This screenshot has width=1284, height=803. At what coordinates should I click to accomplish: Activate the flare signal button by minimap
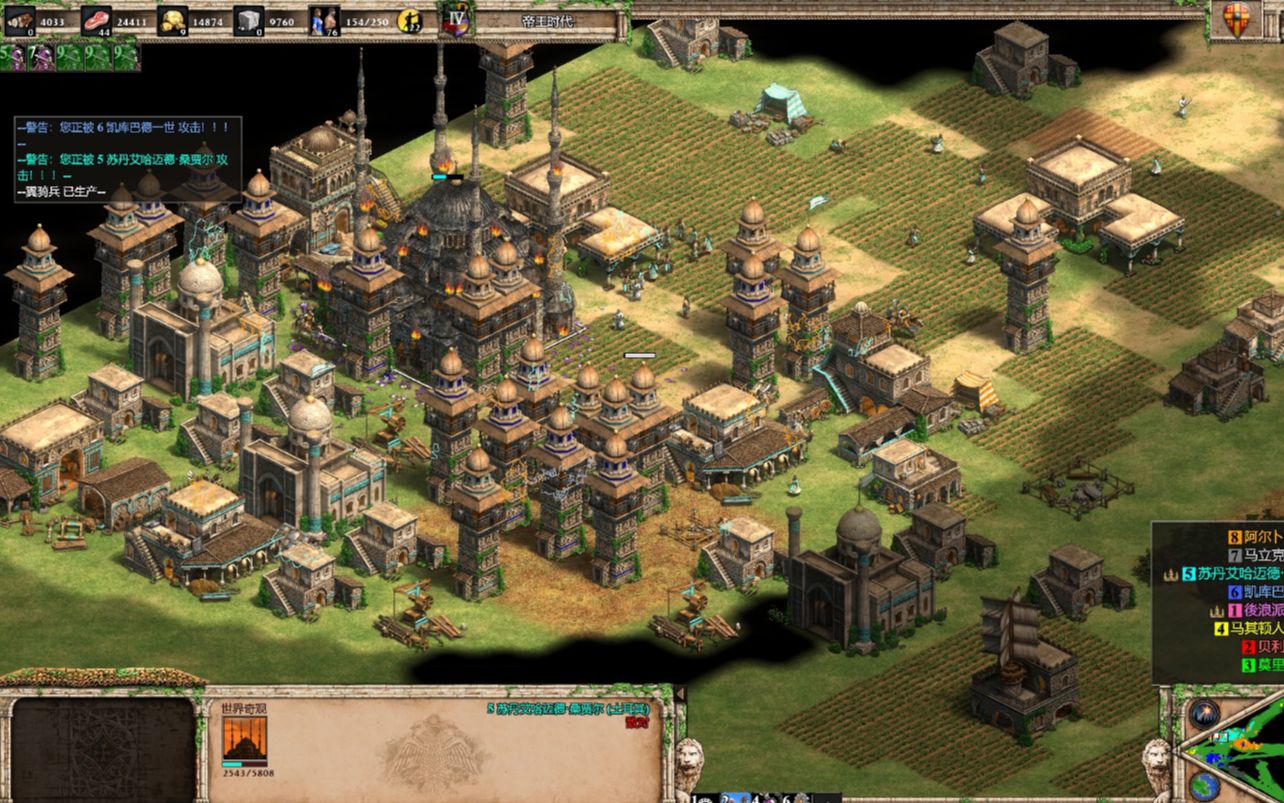click(1202, 716)
